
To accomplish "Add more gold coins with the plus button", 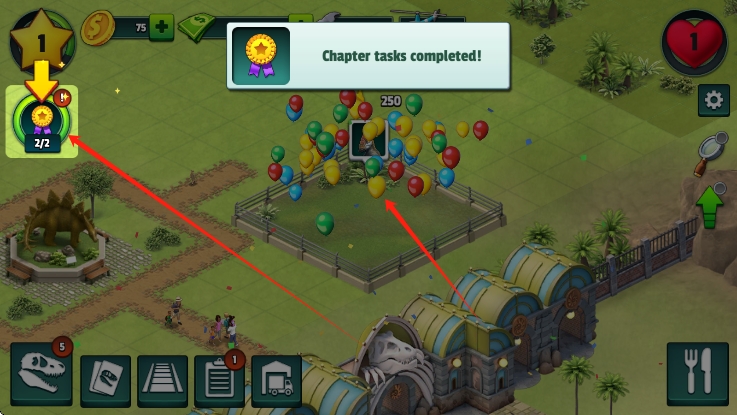I will 161,27.
